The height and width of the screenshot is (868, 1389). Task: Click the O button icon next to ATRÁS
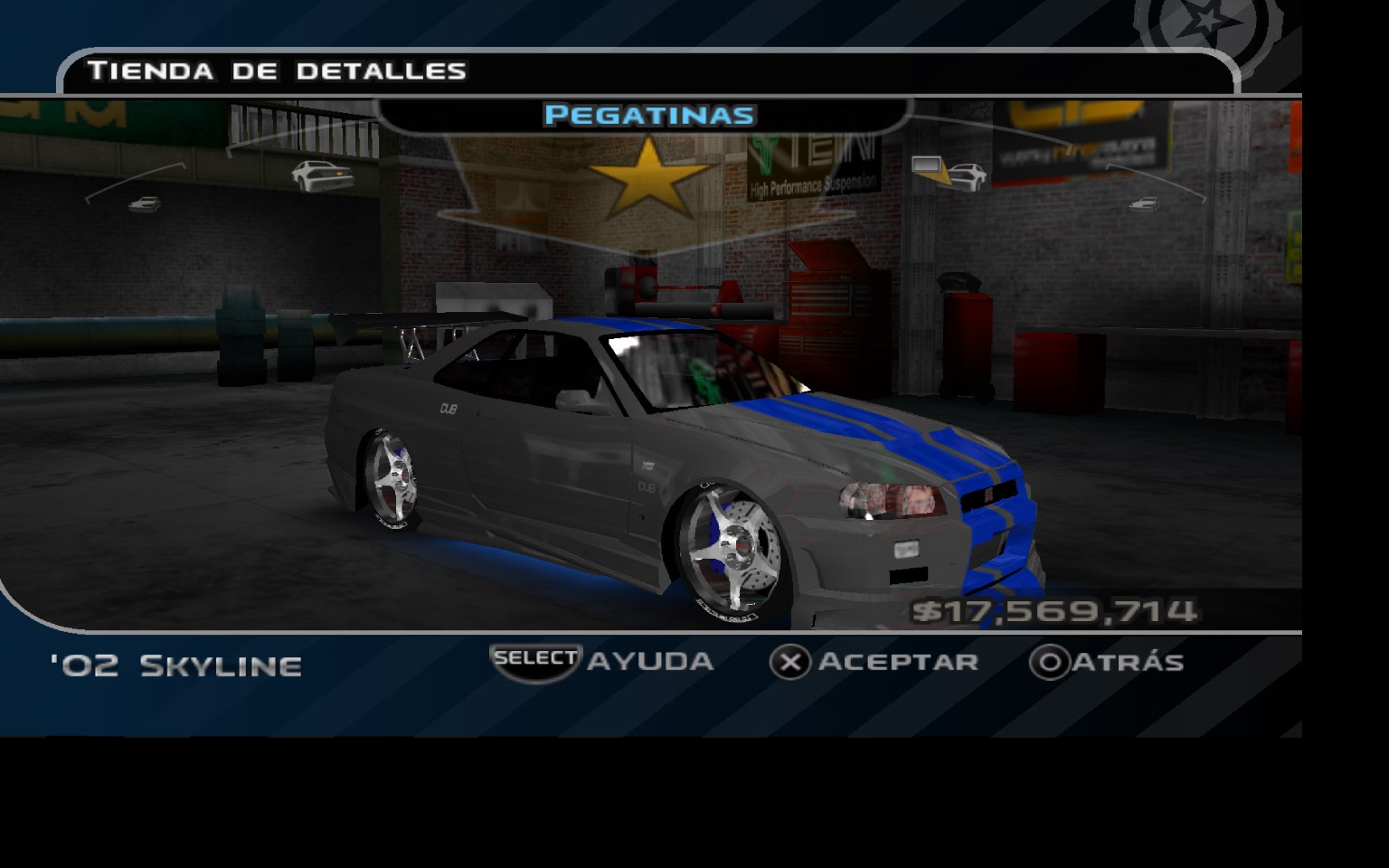coord(1049,662)
